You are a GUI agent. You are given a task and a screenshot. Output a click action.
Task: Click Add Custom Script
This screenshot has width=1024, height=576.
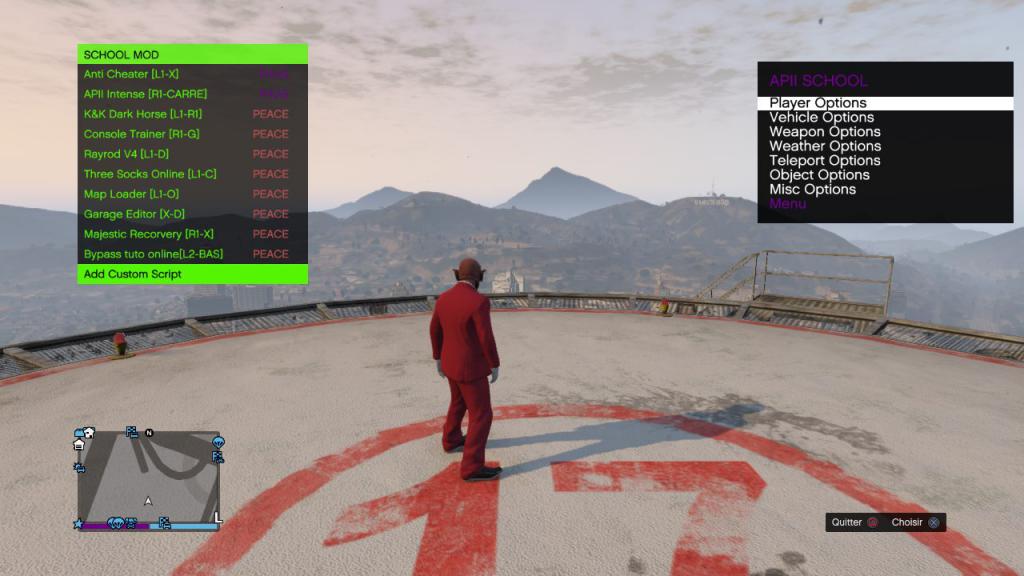point(133,274)
